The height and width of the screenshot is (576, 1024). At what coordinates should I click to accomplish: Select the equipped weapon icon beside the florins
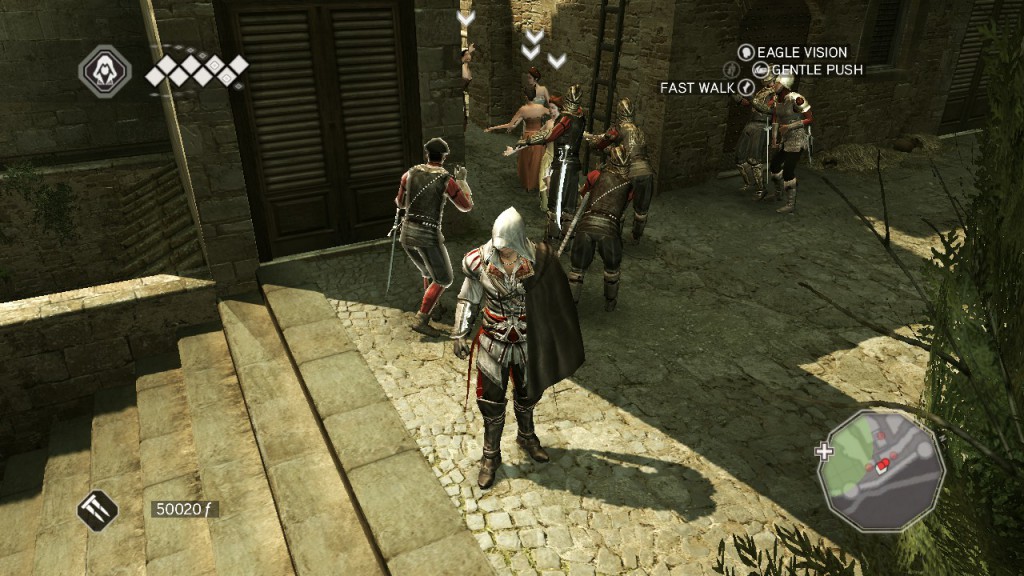97,511
